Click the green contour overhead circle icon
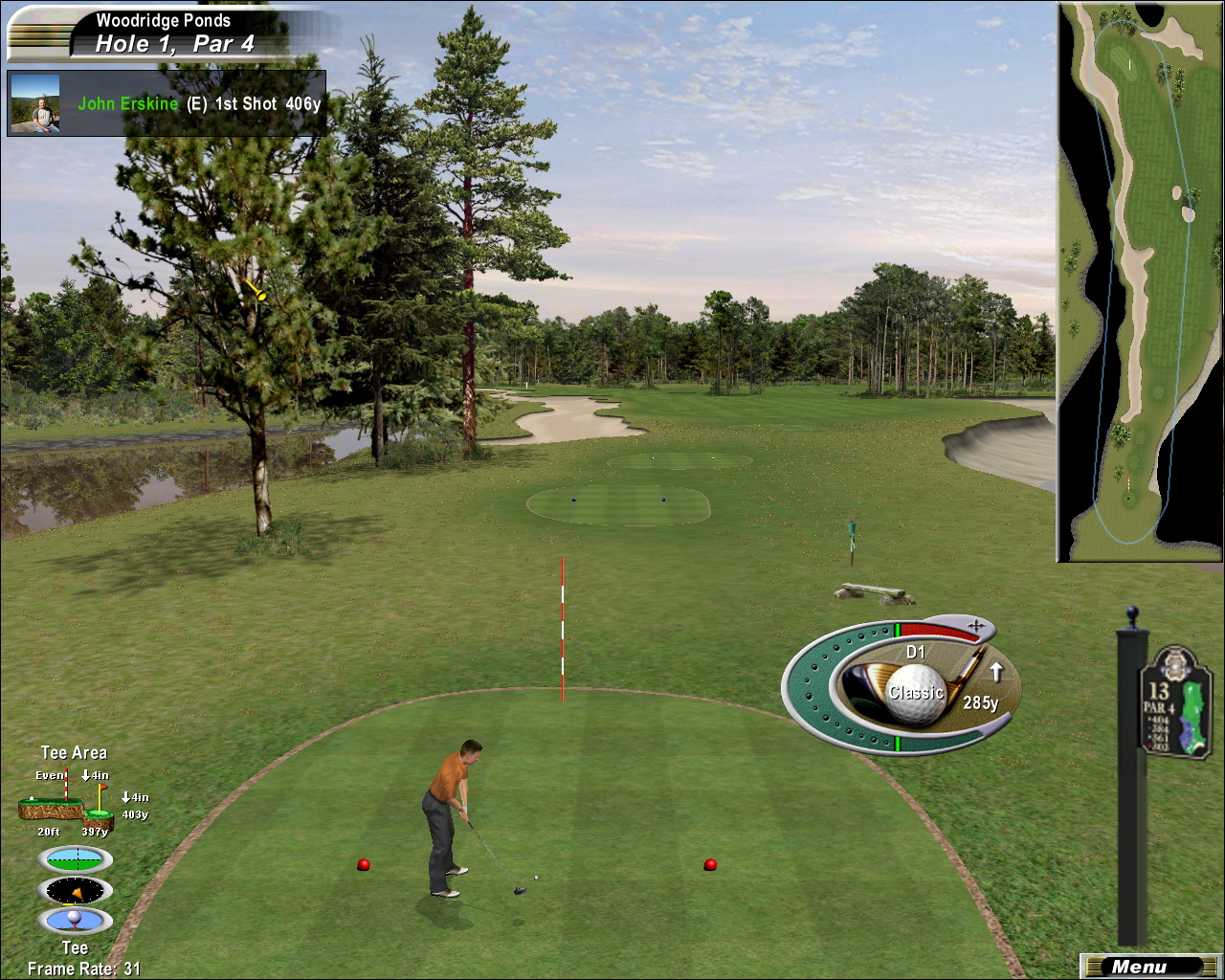 pos(75,860)
